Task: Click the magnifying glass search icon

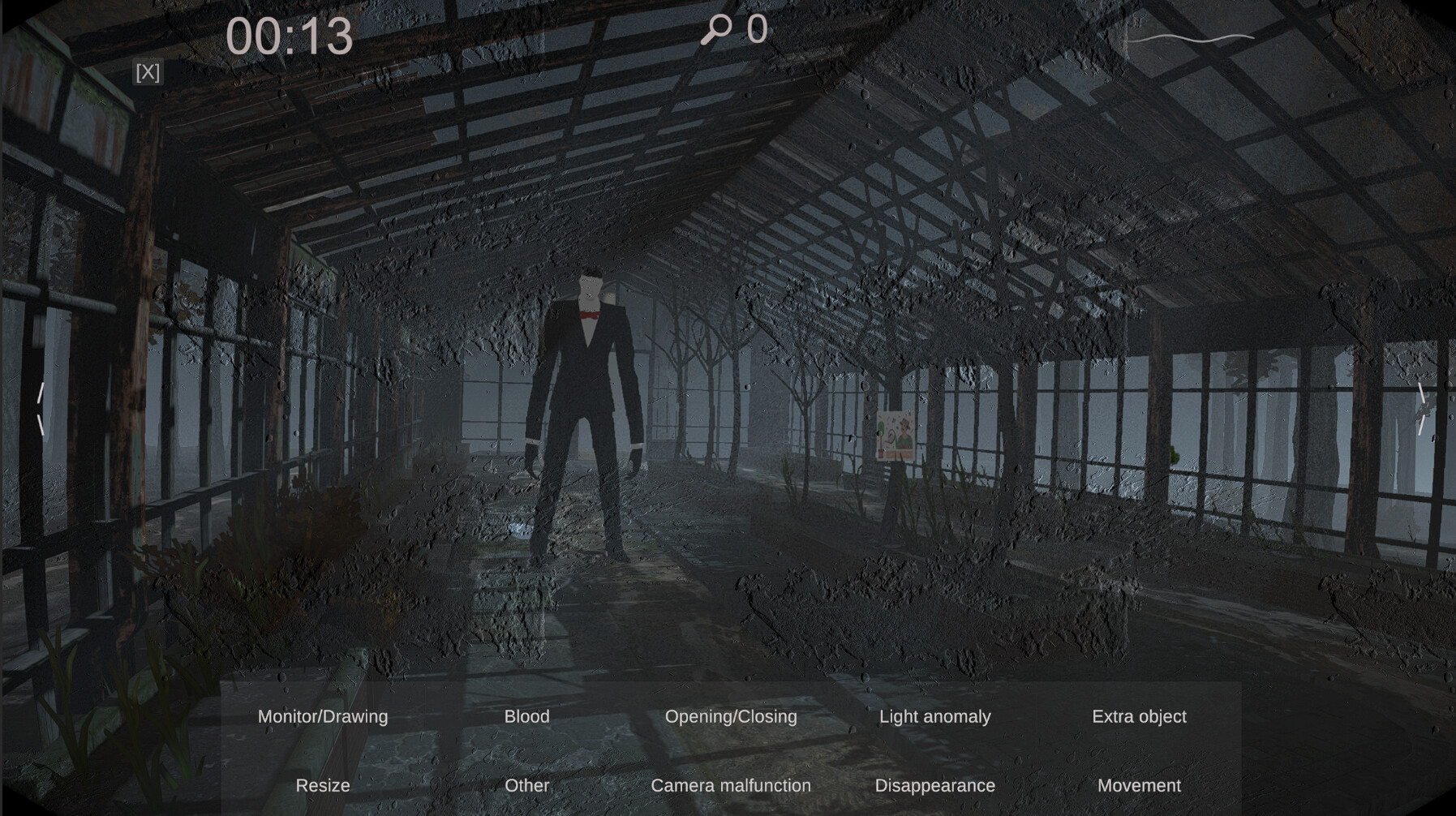Action: [x=717, y=30]
